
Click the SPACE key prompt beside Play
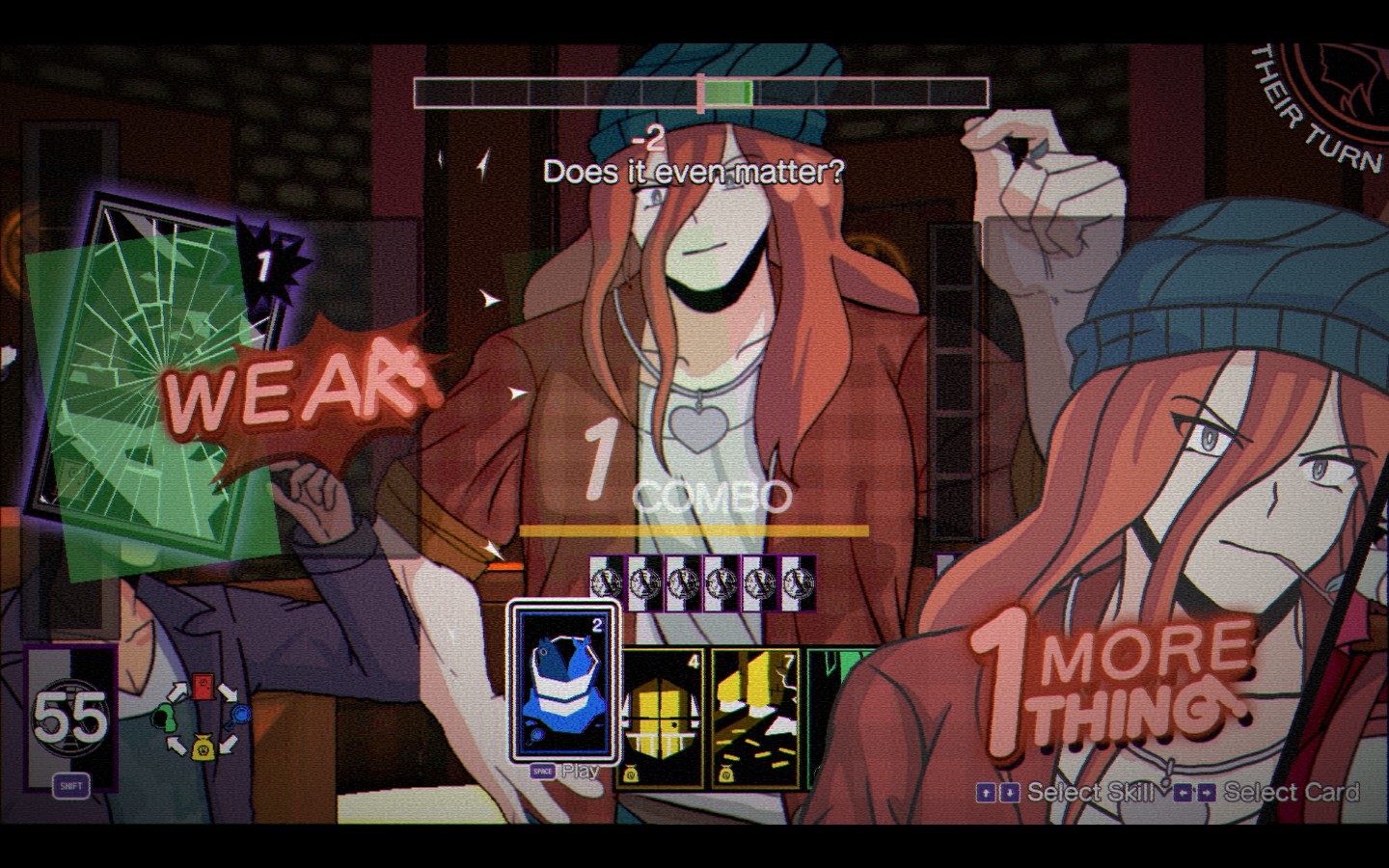[x=542, y=772]
